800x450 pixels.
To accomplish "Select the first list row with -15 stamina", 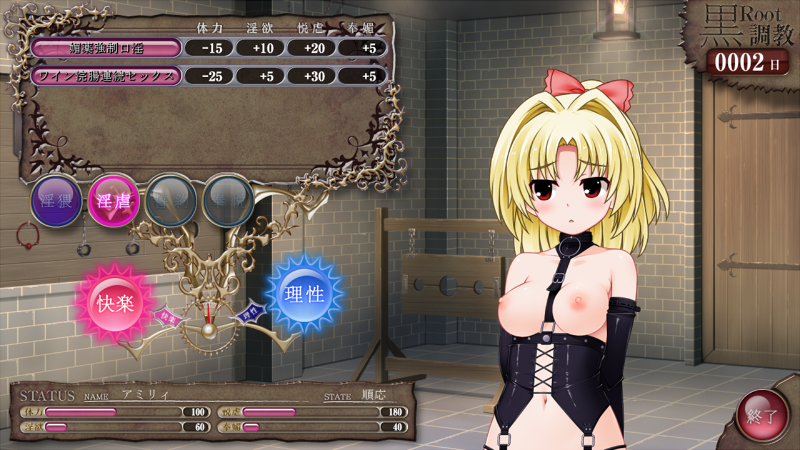I will [106, 47].
